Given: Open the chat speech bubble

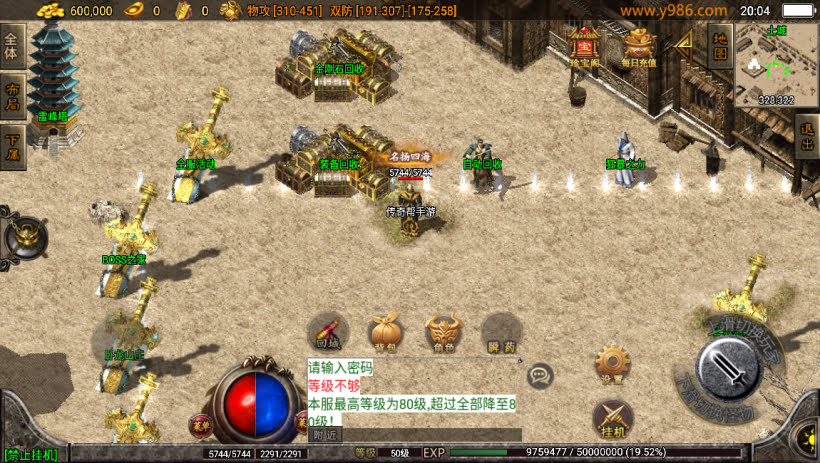Looking at the screenshot, I should coord(541,376).
